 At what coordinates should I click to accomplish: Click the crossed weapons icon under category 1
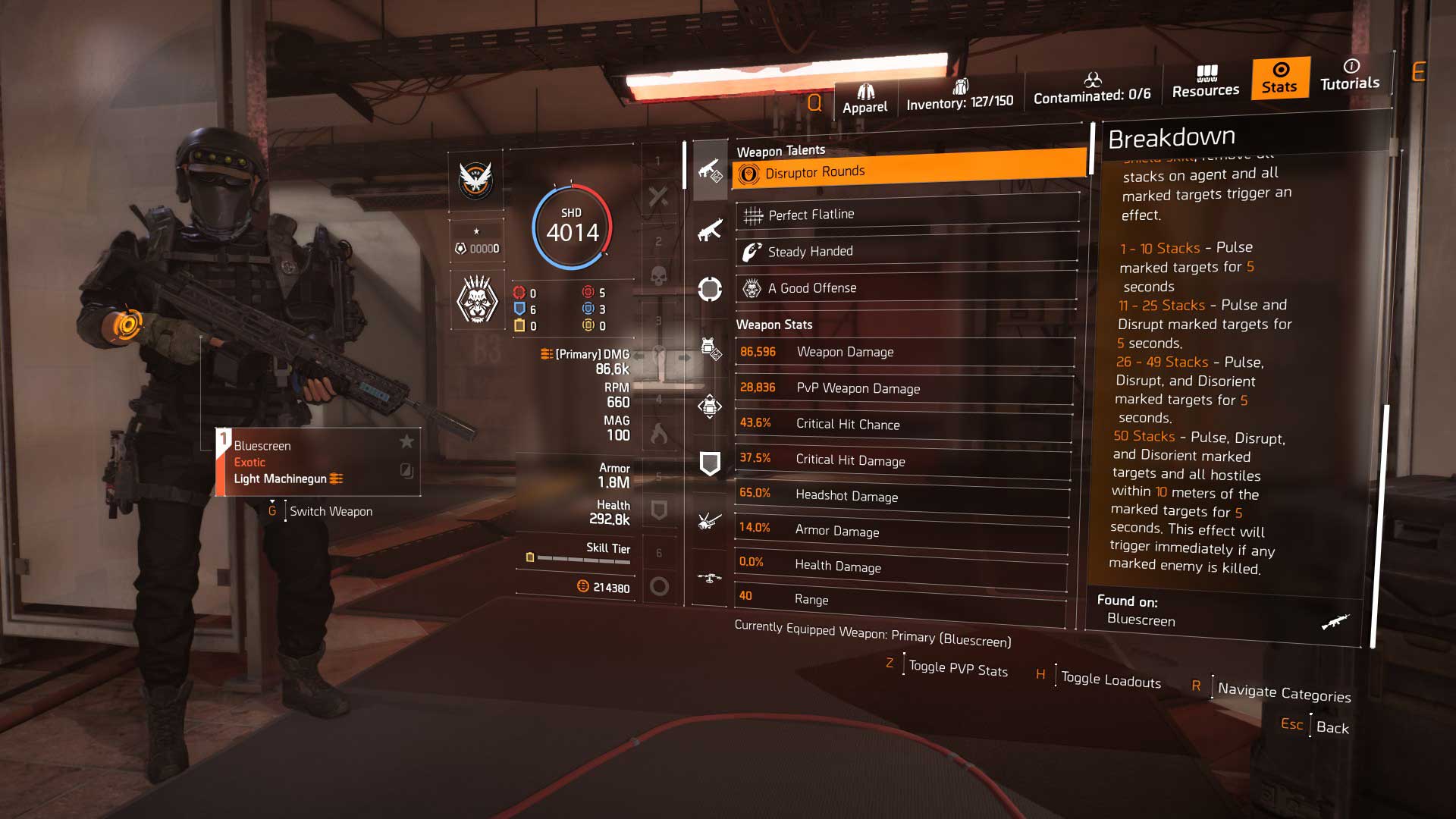point(660,196)
